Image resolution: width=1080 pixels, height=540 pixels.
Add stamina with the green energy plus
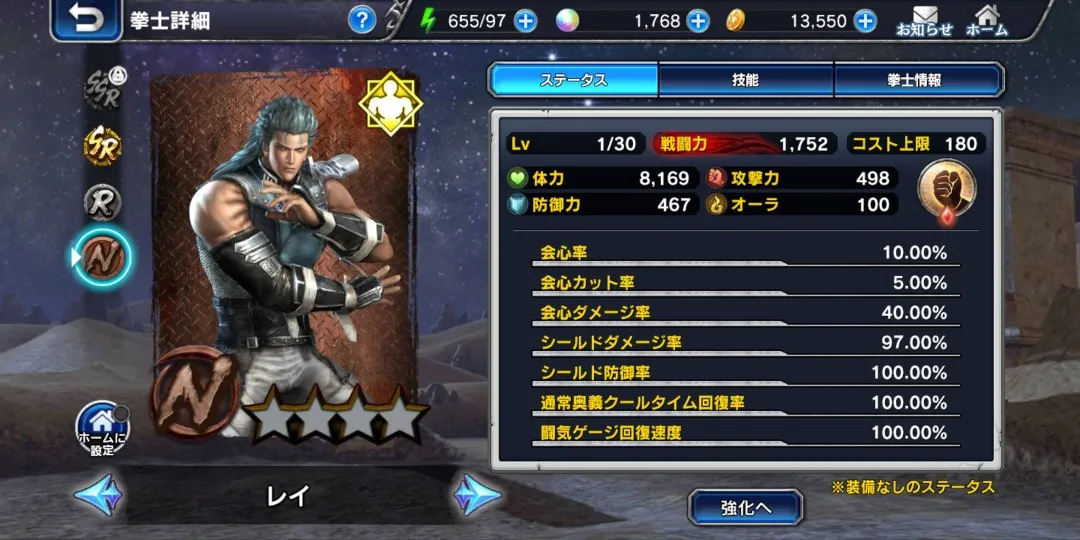(525, 21)
